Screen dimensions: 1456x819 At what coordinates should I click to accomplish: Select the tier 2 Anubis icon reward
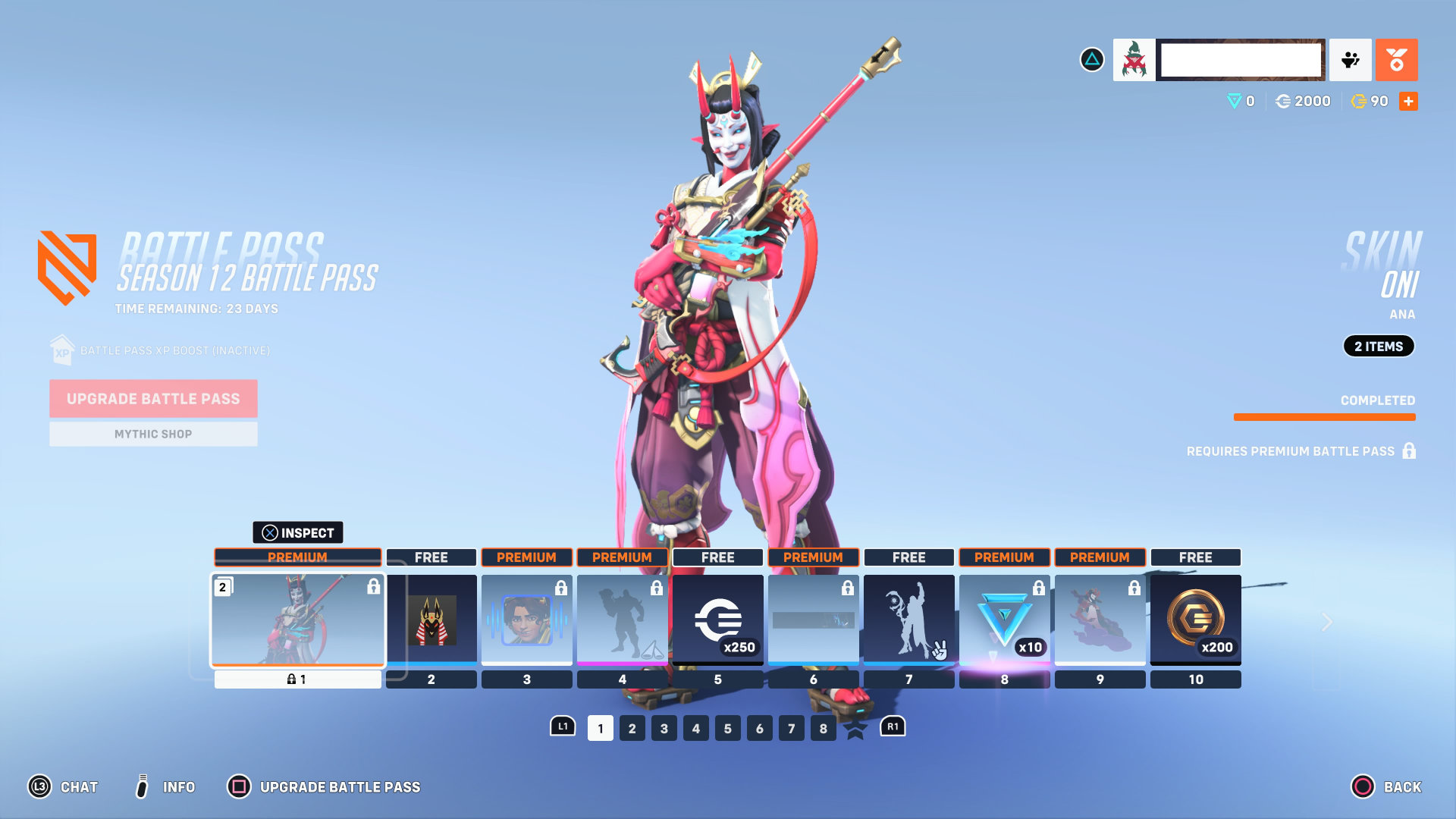click(x=431, y=620)
